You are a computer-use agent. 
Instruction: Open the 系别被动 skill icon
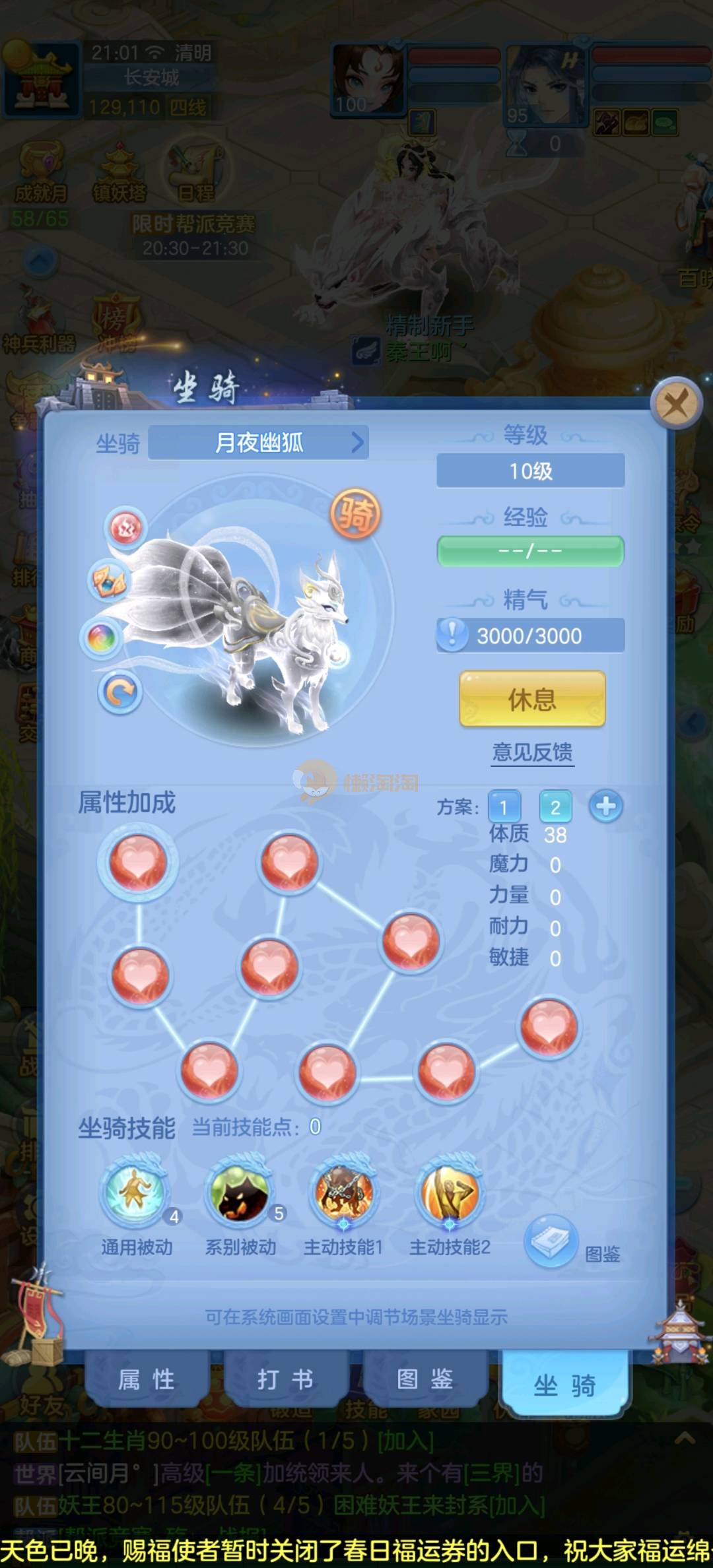(x=240, y=1193)
